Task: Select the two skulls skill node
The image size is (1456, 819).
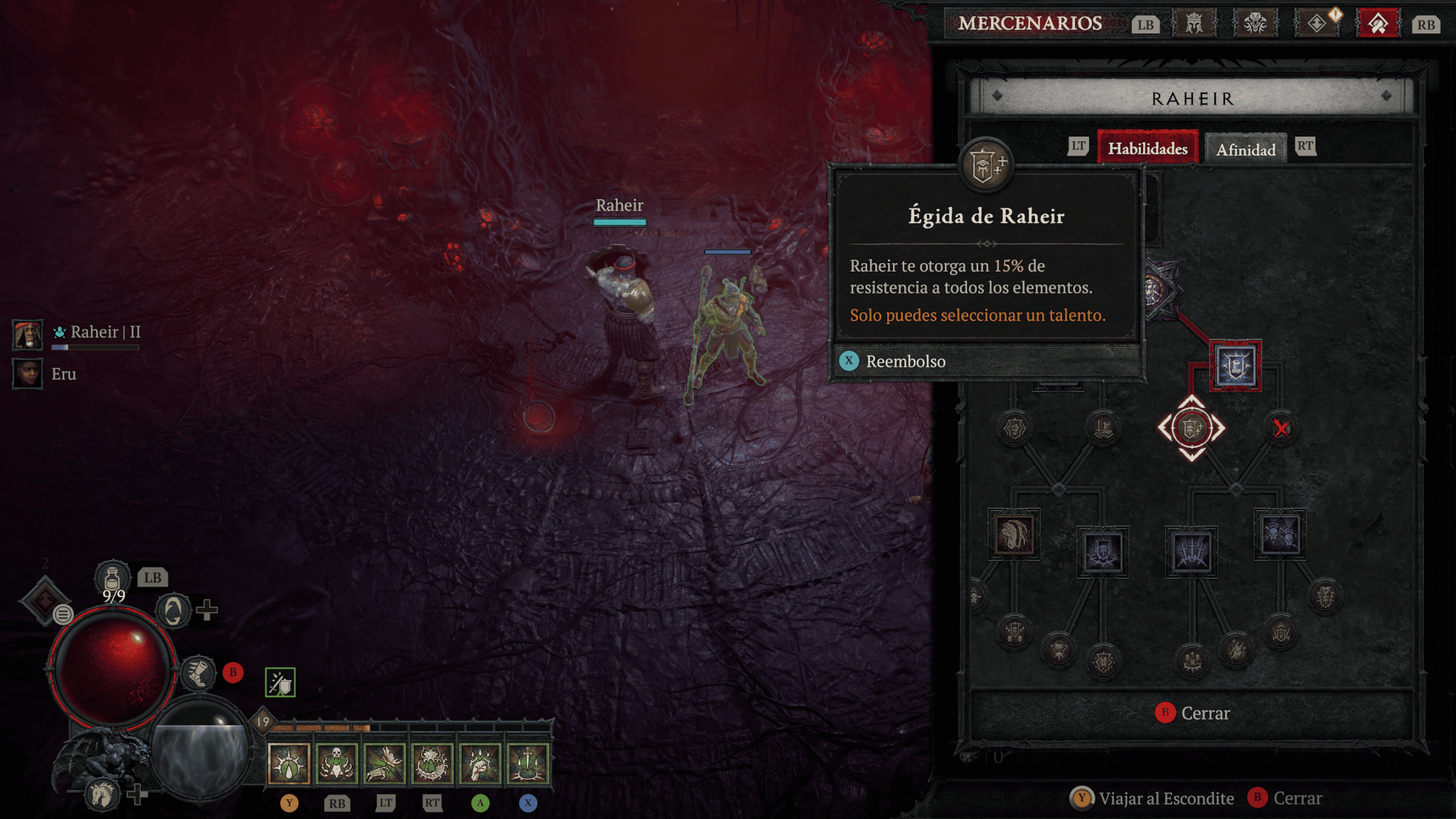Action: pos(1280,535)
